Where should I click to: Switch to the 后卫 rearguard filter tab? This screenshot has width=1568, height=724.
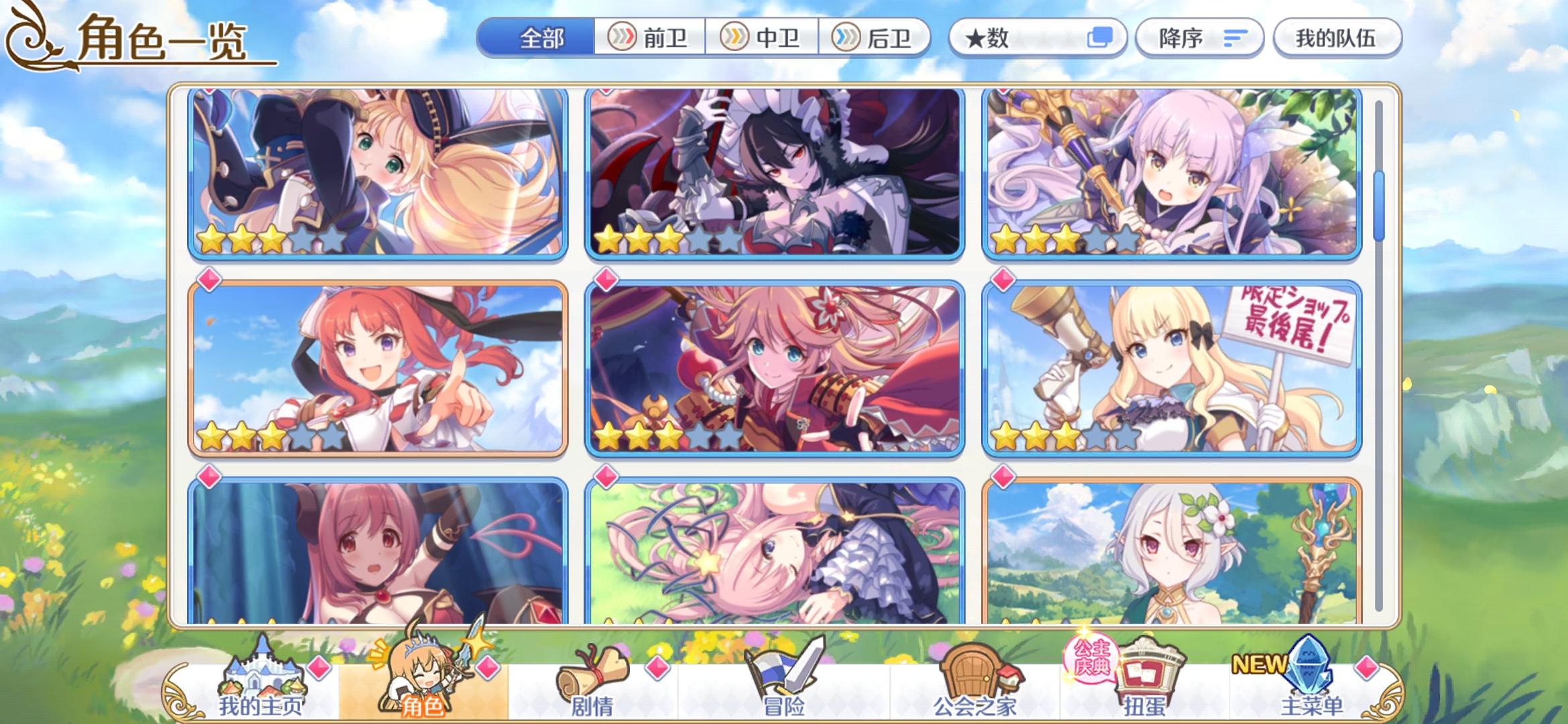(874, 38)
